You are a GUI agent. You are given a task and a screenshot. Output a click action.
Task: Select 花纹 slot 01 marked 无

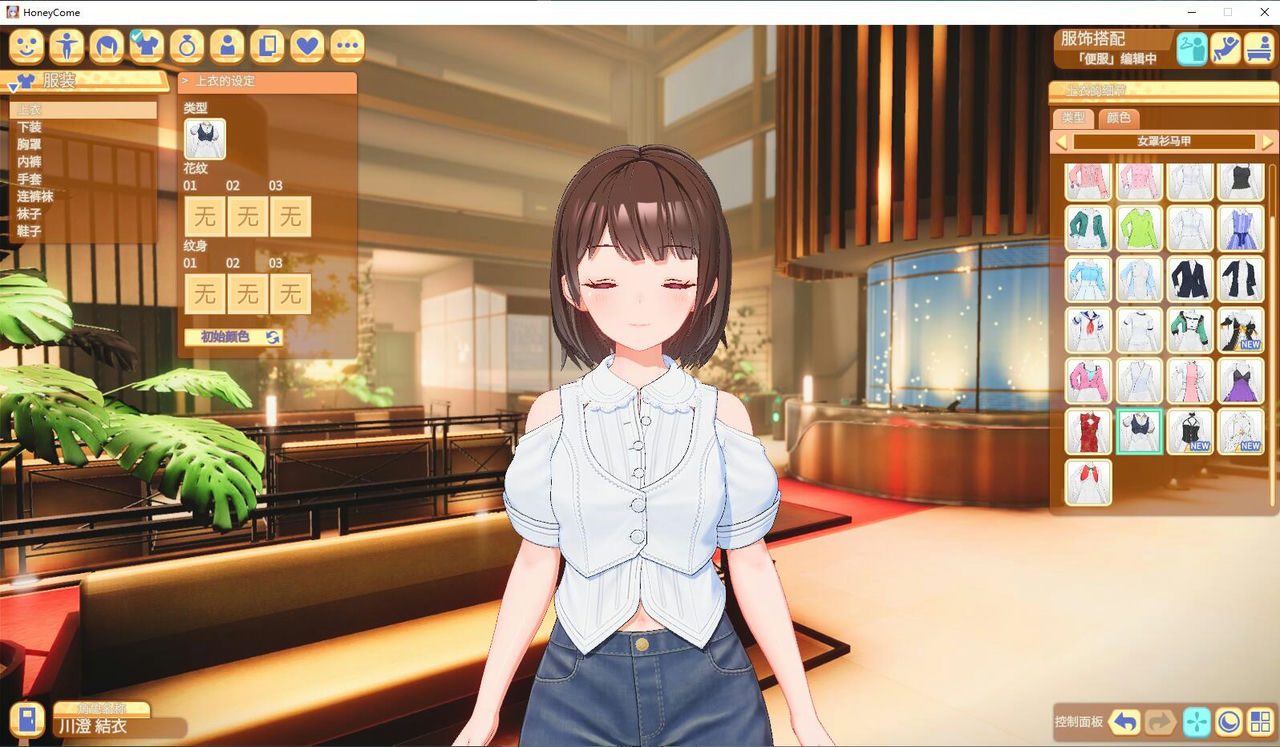204,216
